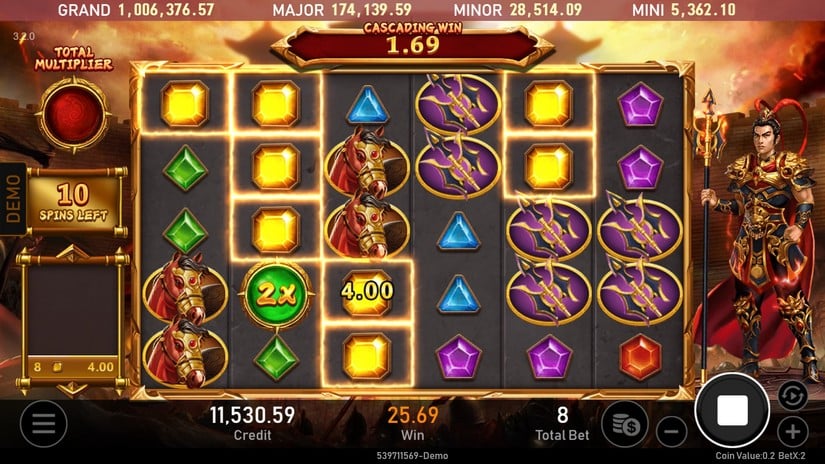Decrease the bet with the minus button
This screenshot has height=464, width=825.
point(672,432)
